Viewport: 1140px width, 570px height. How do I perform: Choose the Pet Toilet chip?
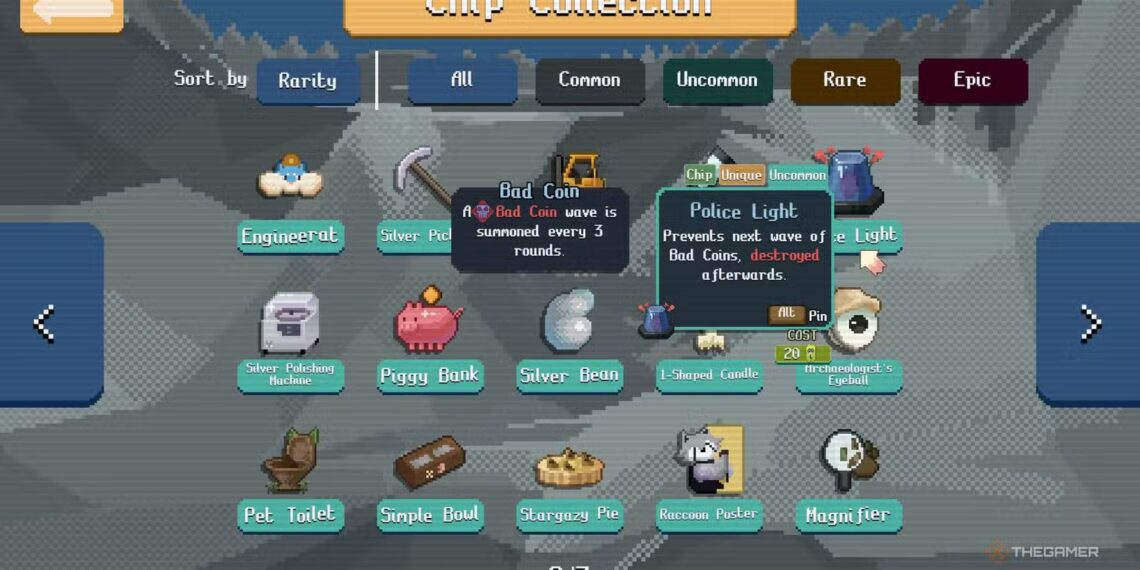(290, 462)
